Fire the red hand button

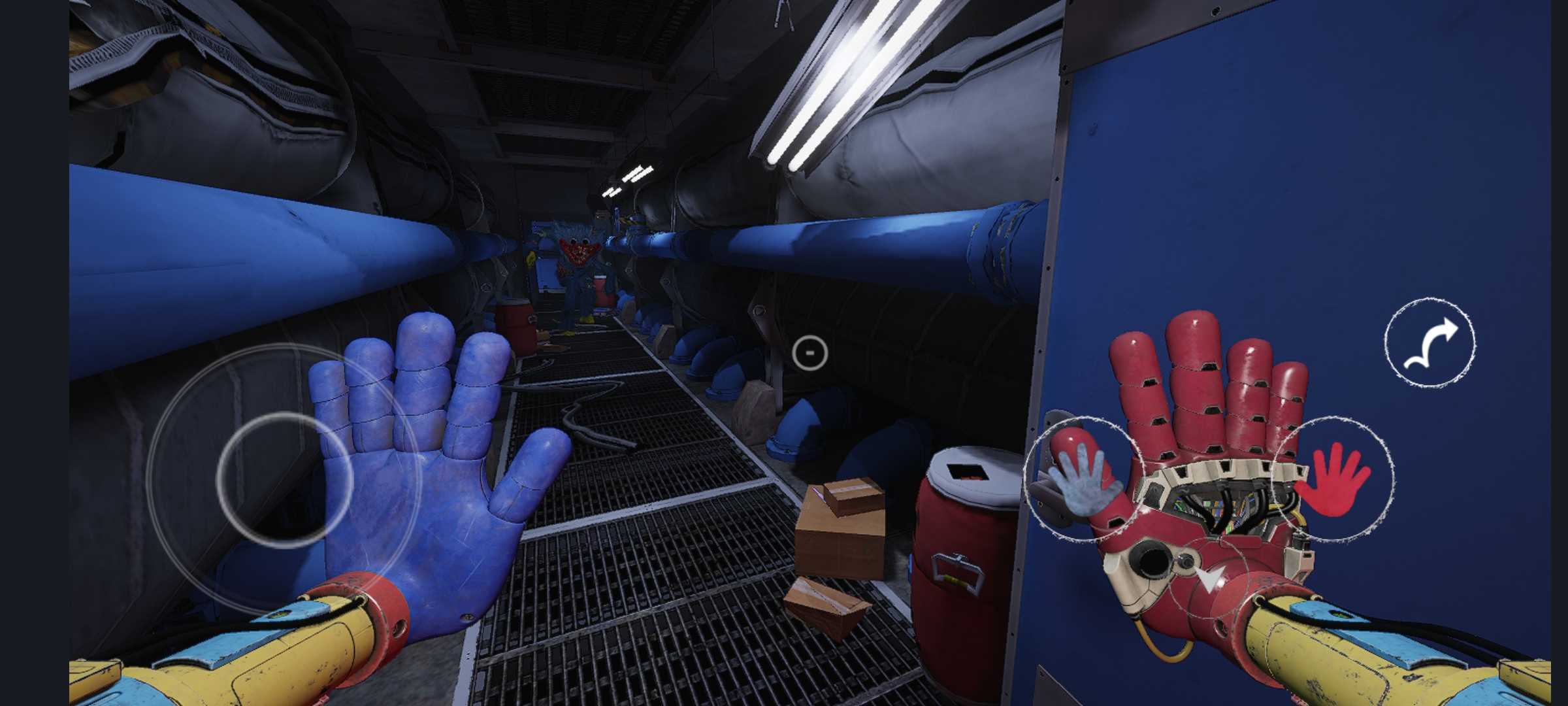pyautogui.click(x=1333, y=479)
